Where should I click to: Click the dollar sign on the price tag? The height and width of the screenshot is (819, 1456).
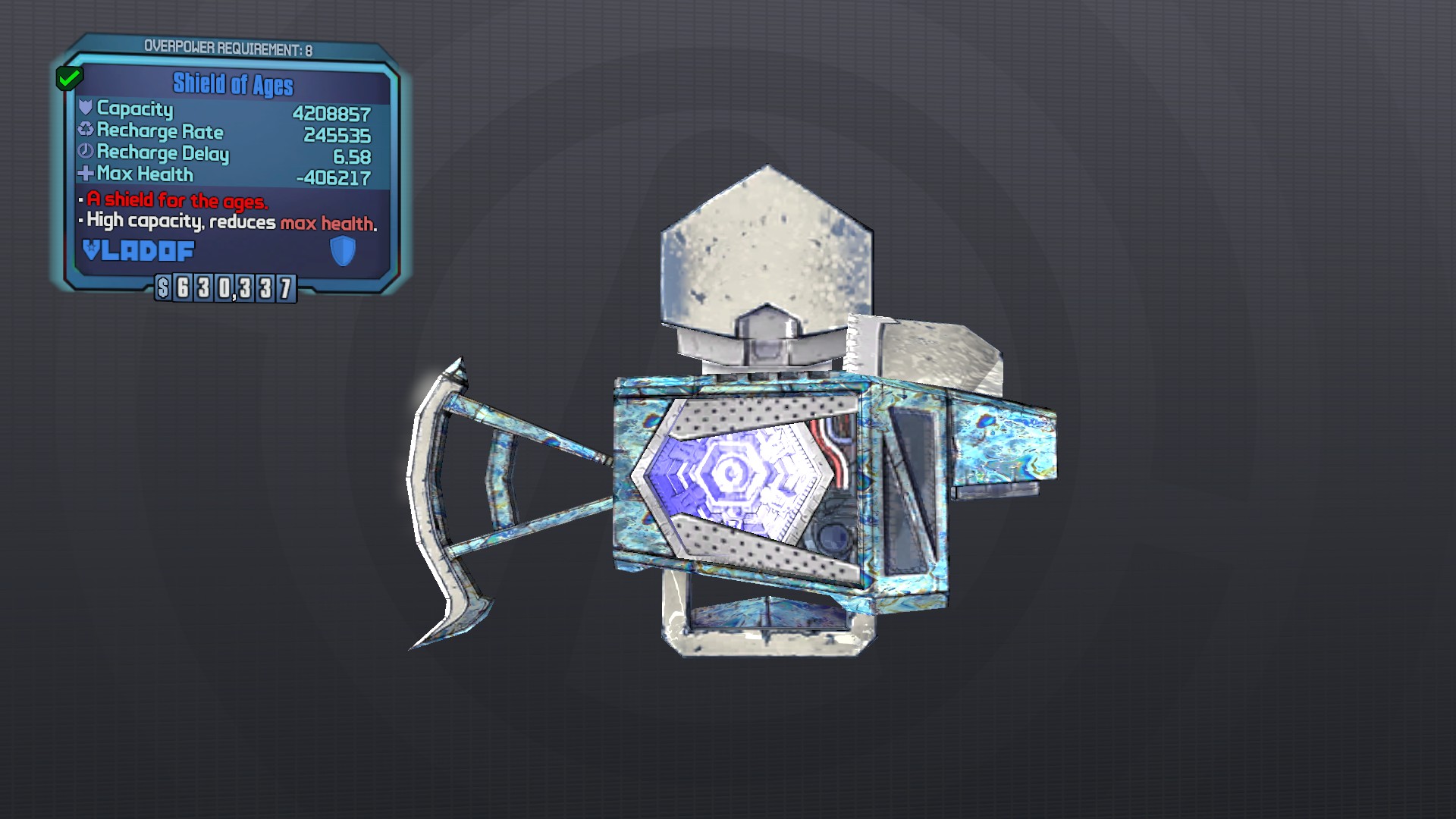162,287
